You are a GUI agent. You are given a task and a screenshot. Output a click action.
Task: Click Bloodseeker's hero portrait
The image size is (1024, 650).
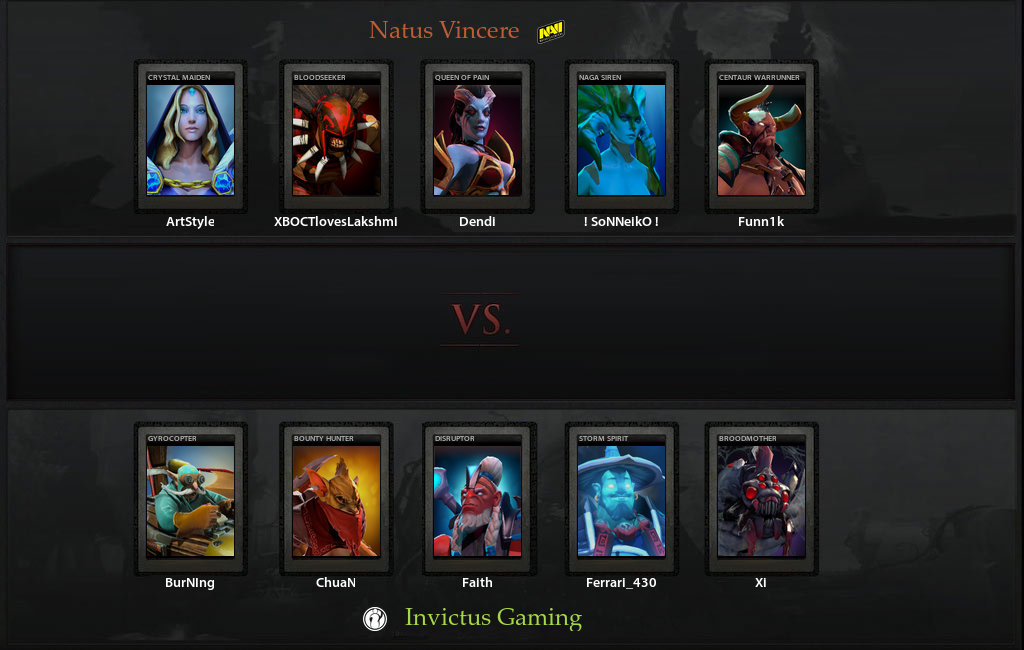coord(336,138)
